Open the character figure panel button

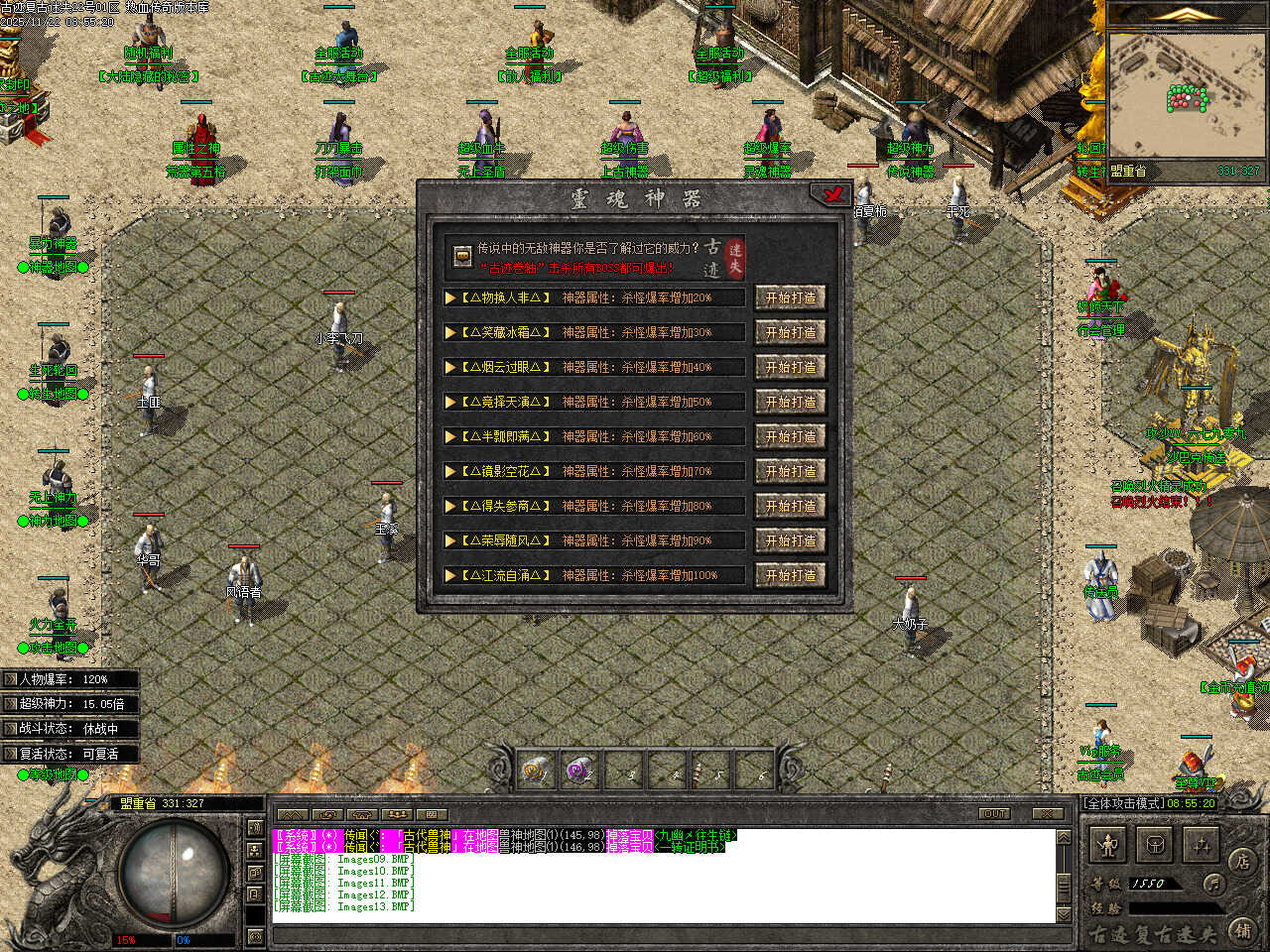[1108, 846]
